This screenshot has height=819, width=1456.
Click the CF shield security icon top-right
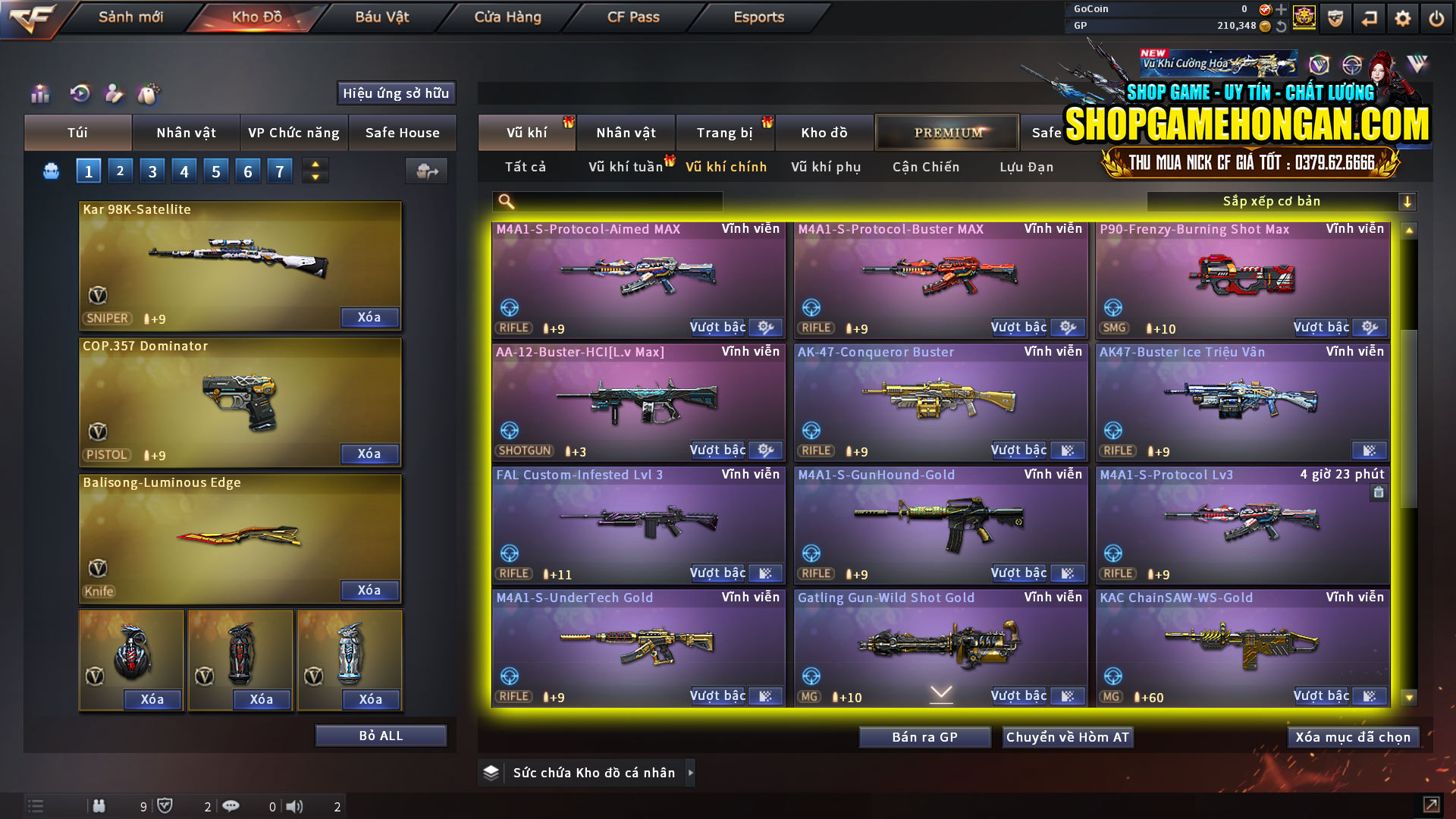pyautogui.click(x=1335, y=17)
